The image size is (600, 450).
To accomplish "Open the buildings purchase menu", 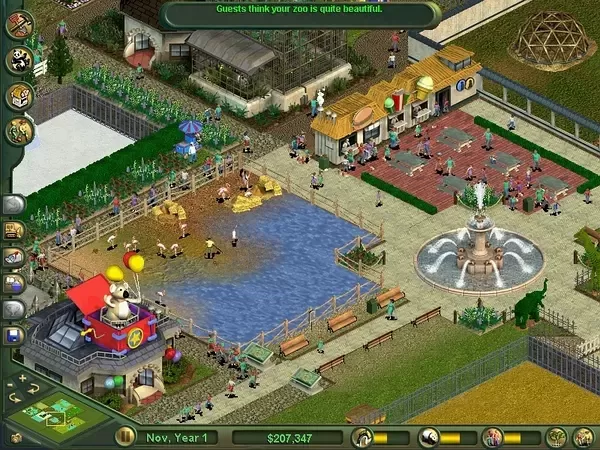I will pos(20,96).
